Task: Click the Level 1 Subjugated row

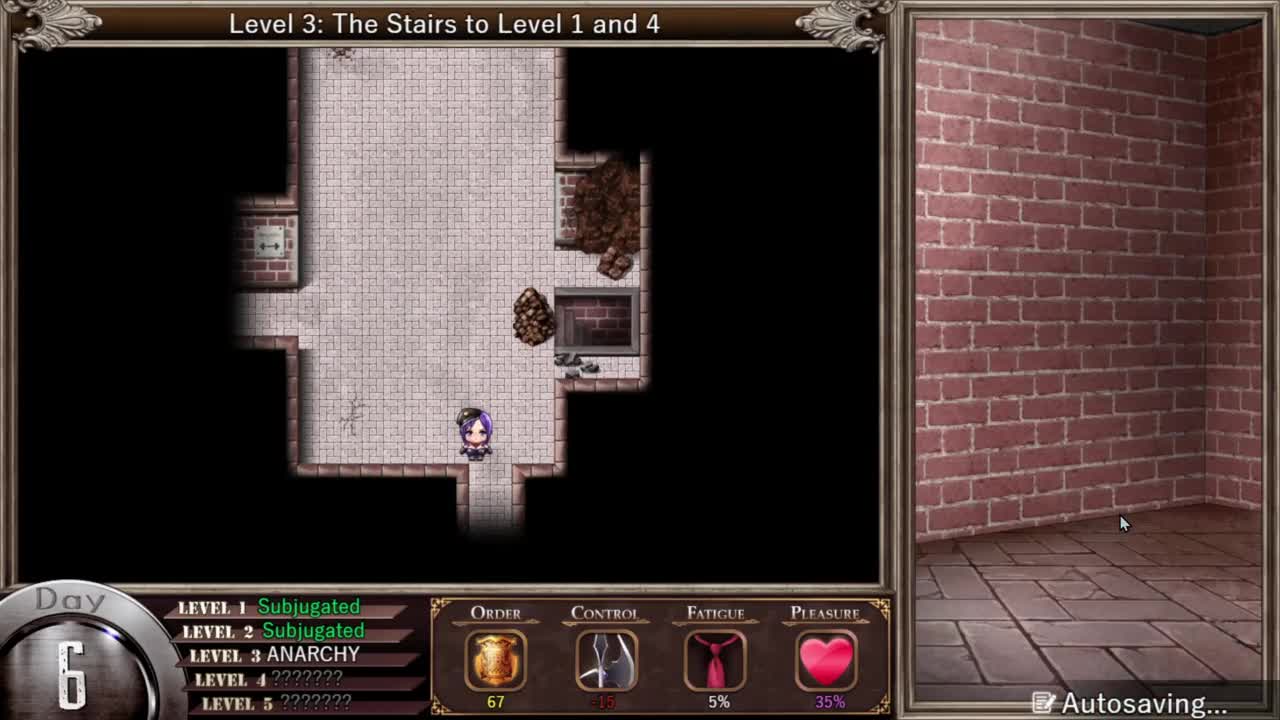Action: [269, 607]
